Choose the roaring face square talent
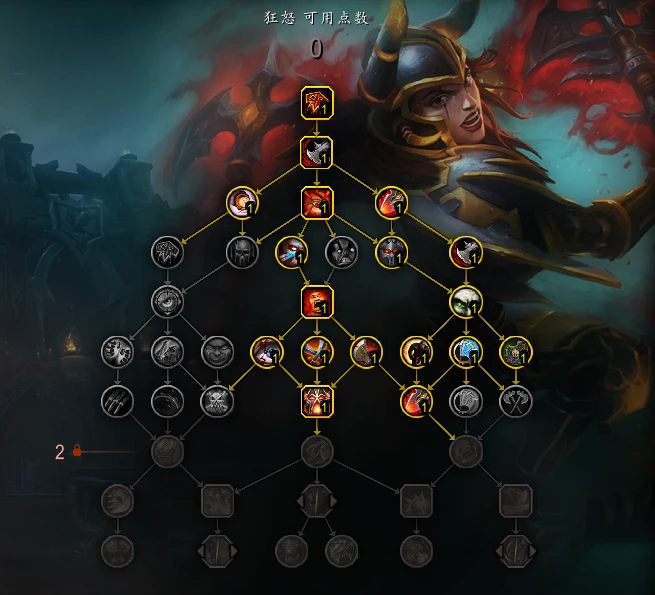655x595 pixels. click(317, 300)
